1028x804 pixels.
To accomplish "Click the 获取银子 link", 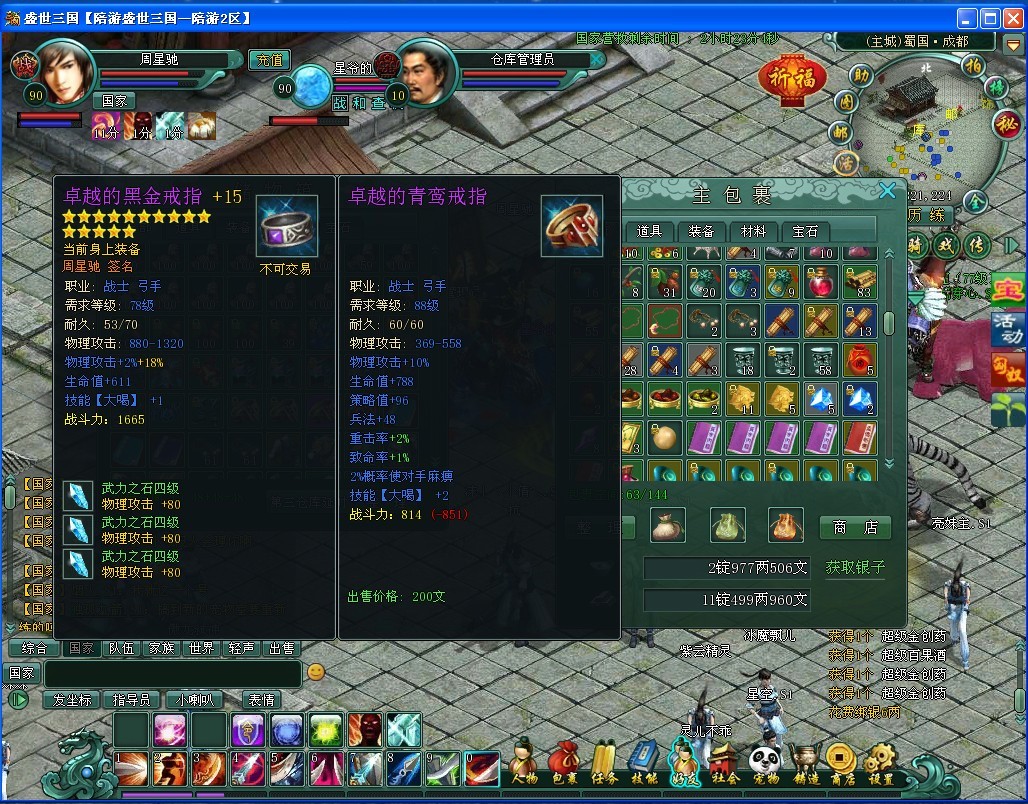I will (x=855, y=567).
